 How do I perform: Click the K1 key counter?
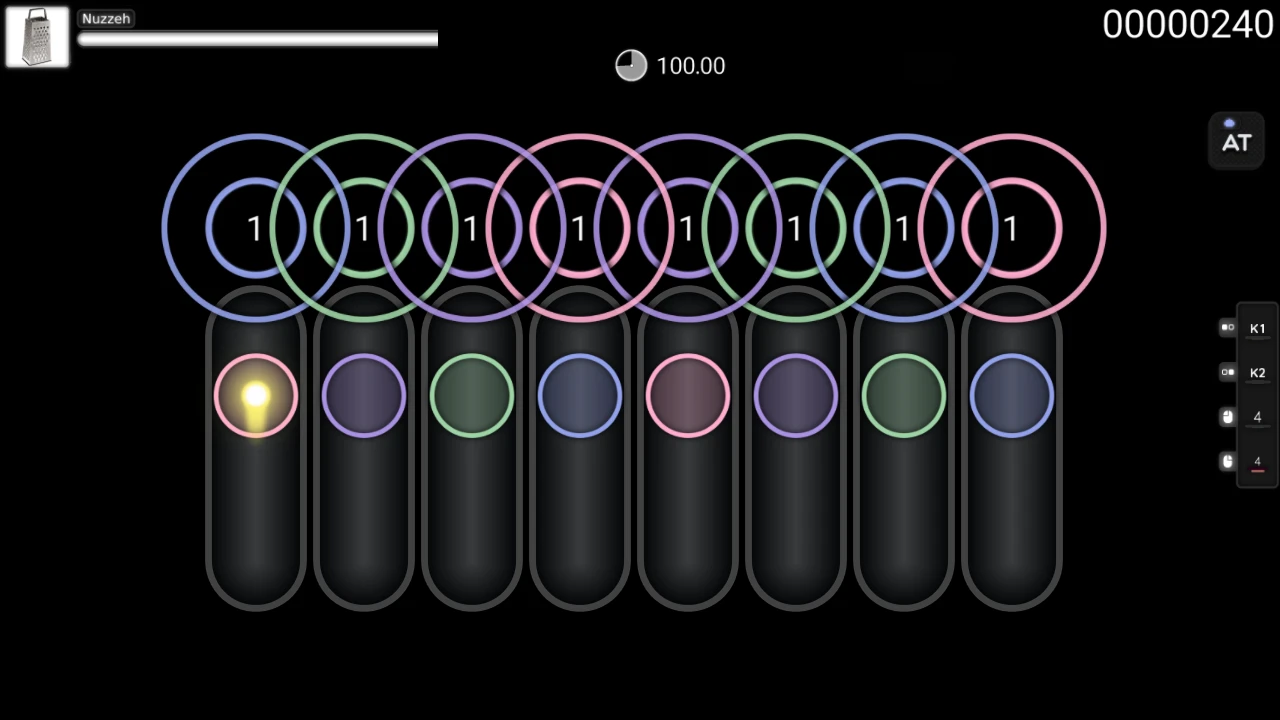[x=1257, y=329]
